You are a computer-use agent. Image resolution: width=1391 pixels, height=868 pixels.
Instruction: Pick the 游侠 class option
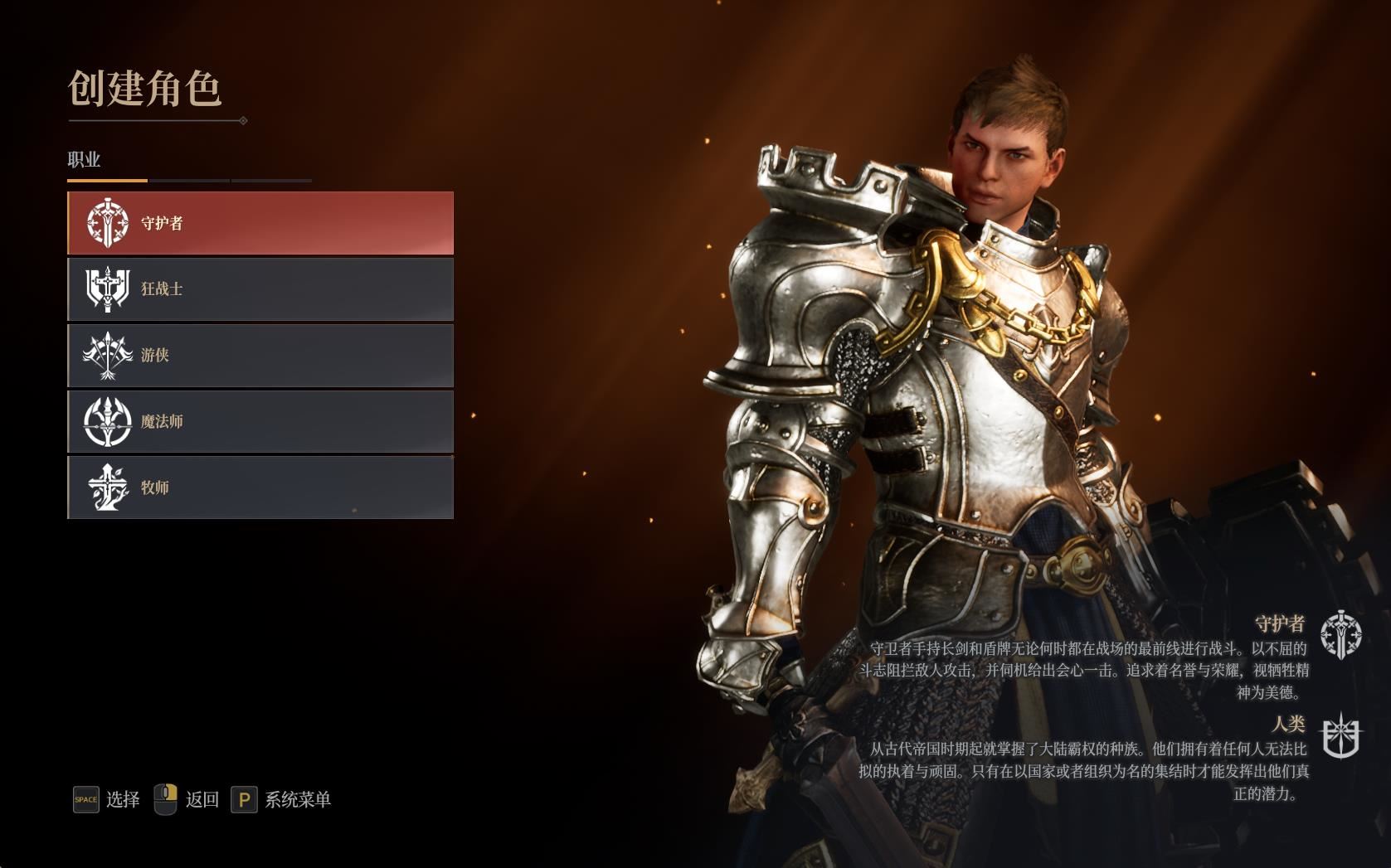[x=260, y=356]
